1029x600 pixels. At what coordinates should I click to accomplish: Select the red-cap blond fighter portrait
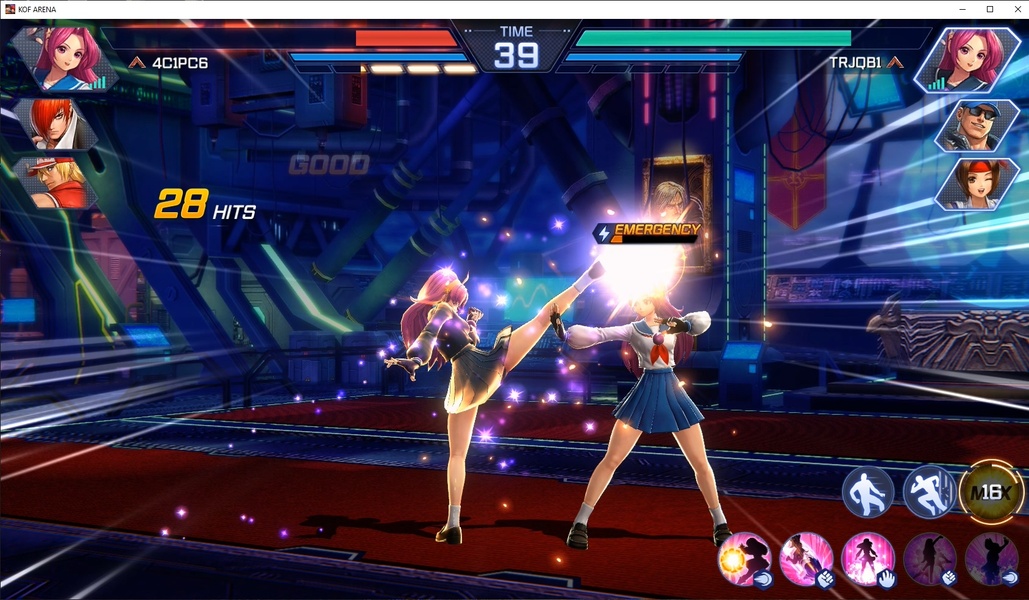[52, 182]
